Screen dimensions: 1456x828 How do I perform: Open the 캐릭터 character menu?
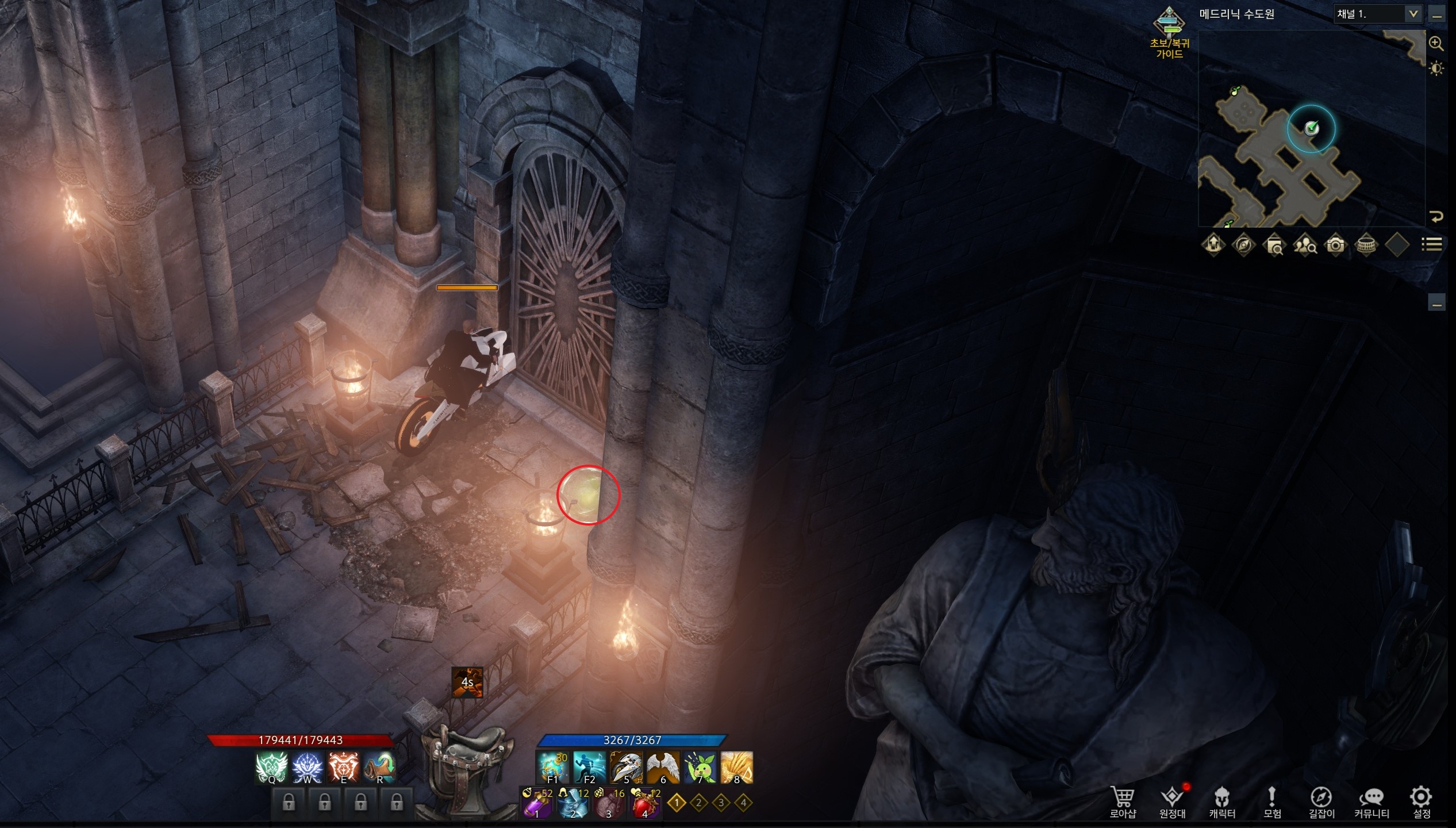coord(1222,802)
